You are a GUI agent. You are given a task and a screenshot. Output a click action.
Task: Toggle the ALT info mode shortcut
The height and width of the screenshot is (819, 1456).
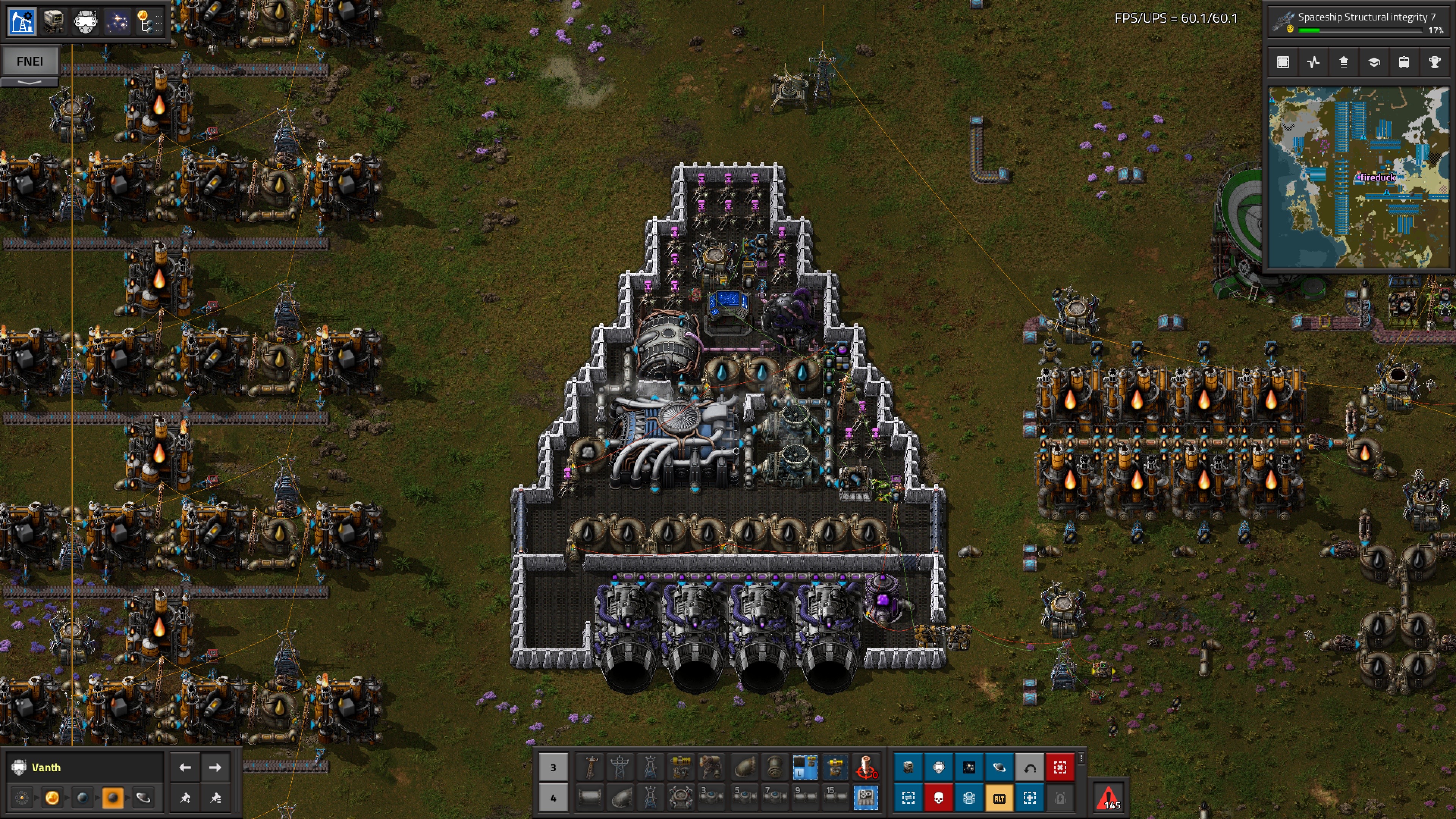tap(999, 797)
